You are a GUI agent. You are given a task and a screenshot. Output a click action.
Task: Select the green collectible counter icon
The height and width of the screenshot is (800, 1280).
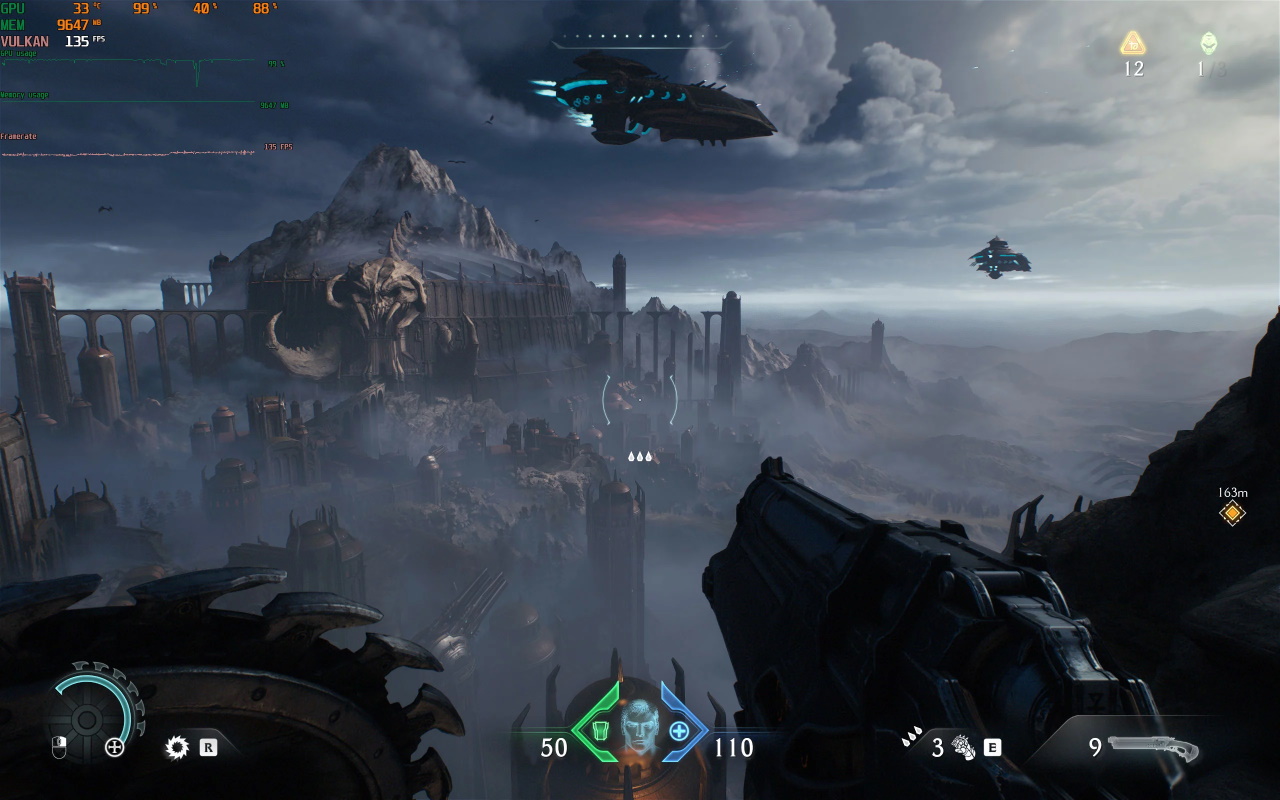click(x=1208, y=43)
